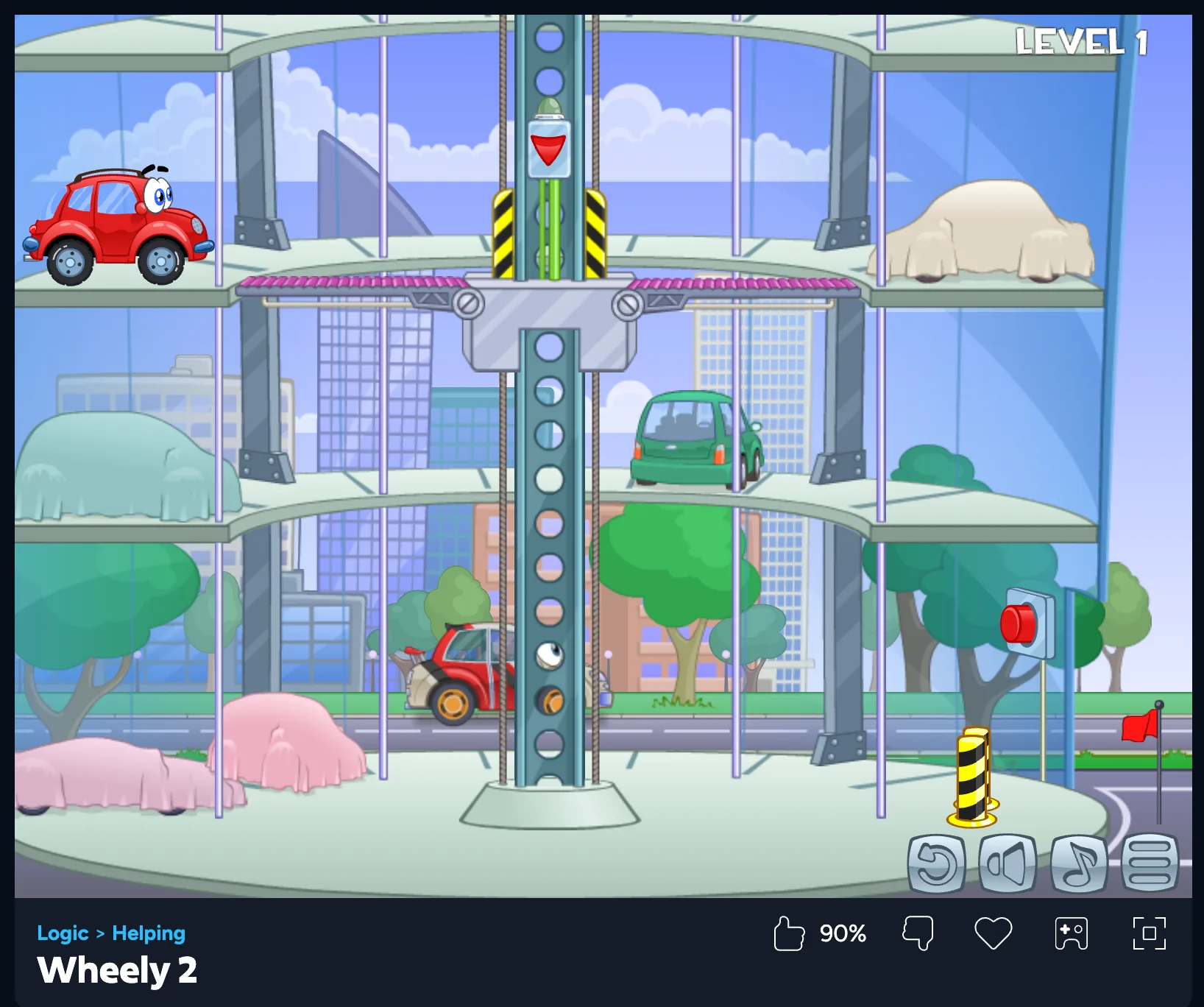The image size is (1204, 1007).
Task: Toggle the sound effects speaker button
Action: [x=1007, y=863]
